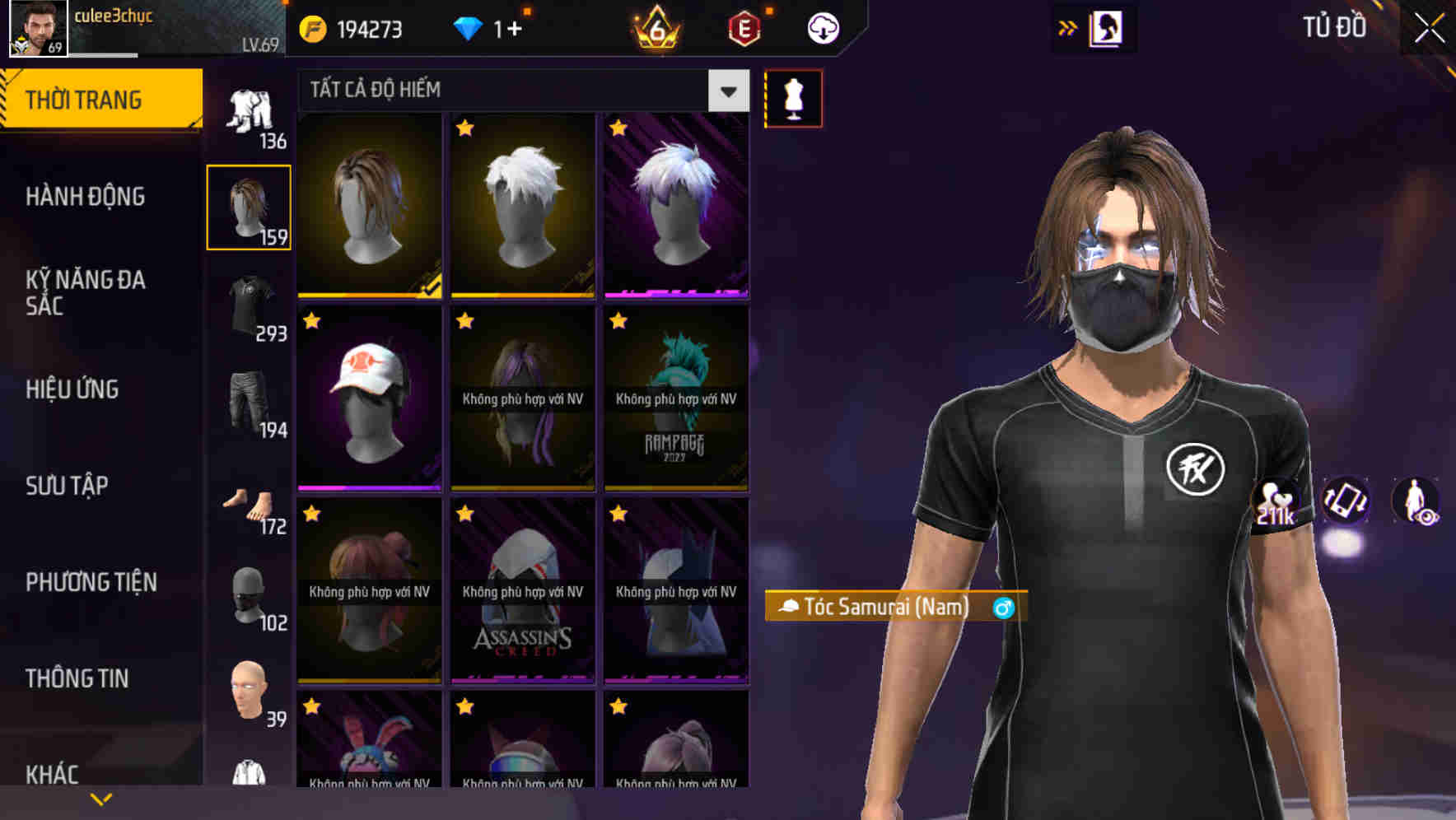Collapse the panel using the double-arrow chevrons
The height and width of the screenshot is (820, 1456).
point(1068,27)
